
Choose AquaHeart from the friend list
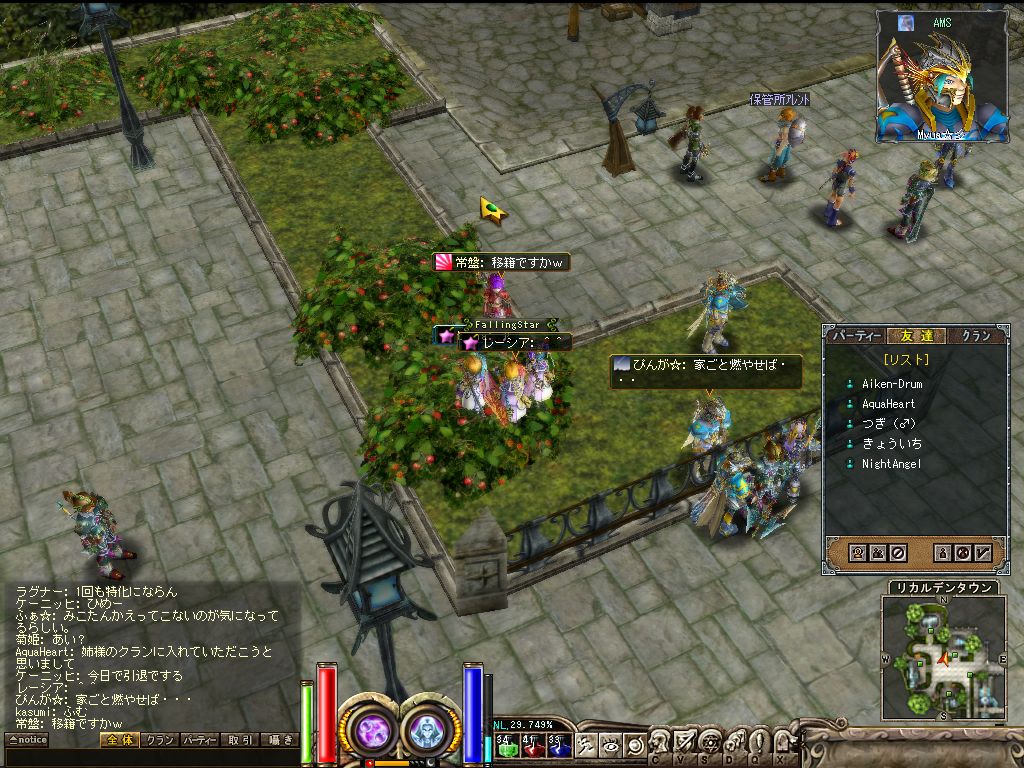tap(888, 404)
